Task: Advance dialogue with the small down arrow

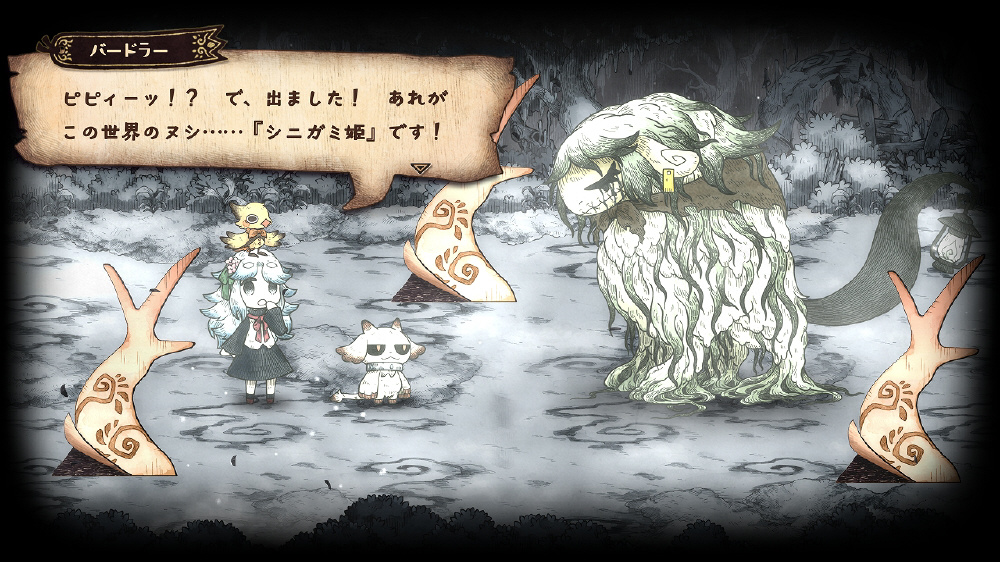Action: [x=421, y=168]
